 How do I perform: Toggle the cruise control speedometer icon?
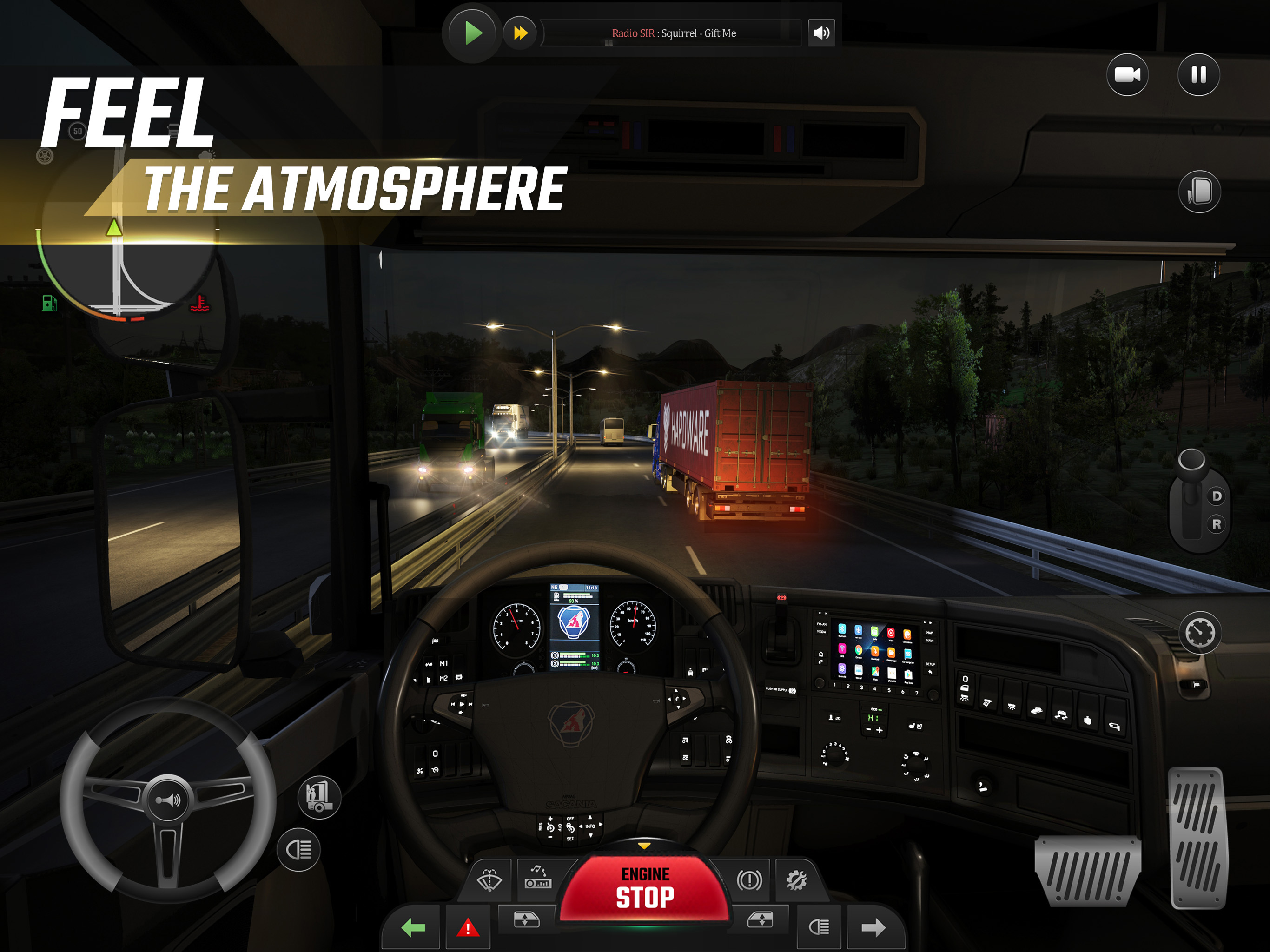tap(1200, 633)
